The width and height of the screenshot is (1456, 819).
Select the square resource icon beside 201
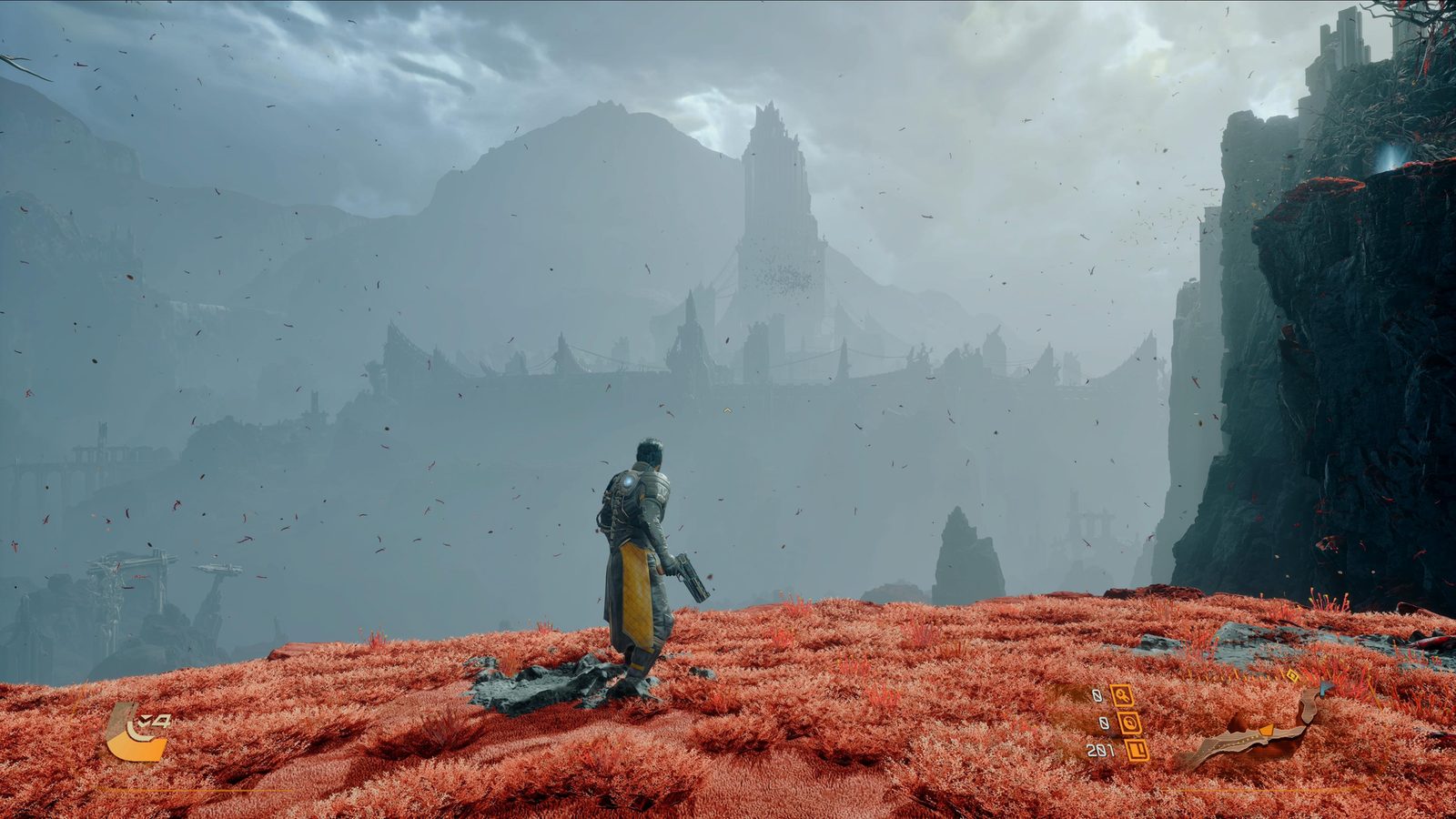1137,751
